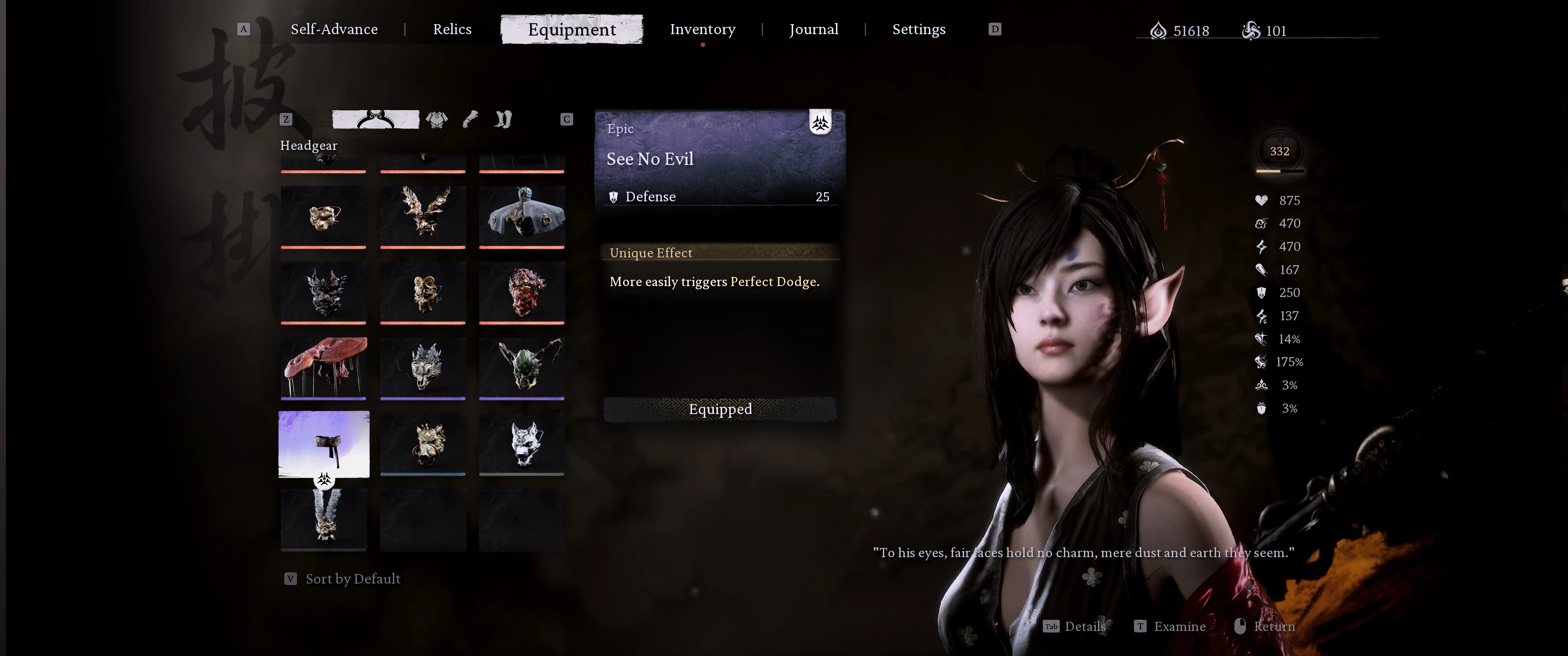The width and height of the screenshot is (1568, 656).
Task: Switch to the Relics tab
Action: (452, 29)
